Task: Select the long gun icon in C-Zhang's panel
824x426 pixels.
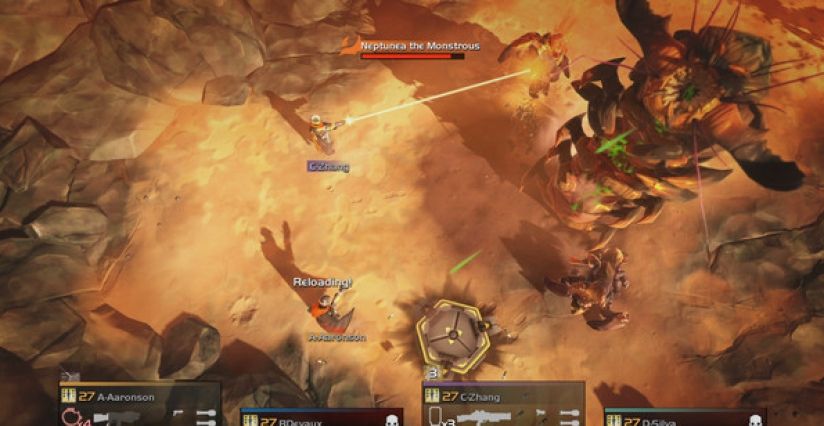Action: pyautogui.click(x=484, y=415)
